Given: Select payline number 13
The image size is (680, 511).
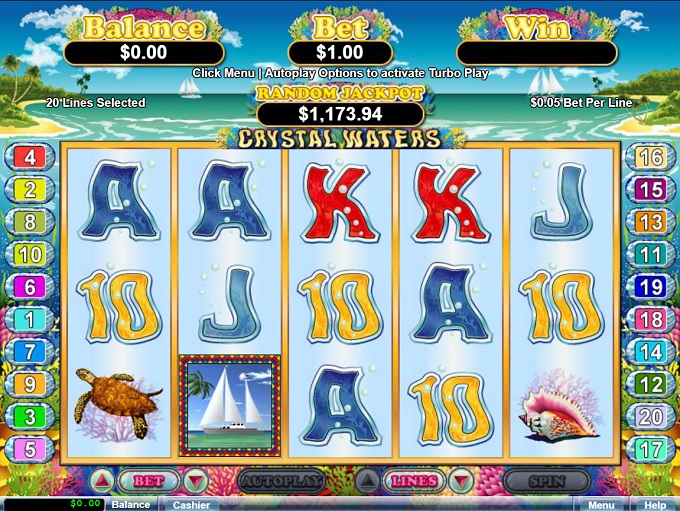Looking at the screenshot, I should tap(650, 222).
